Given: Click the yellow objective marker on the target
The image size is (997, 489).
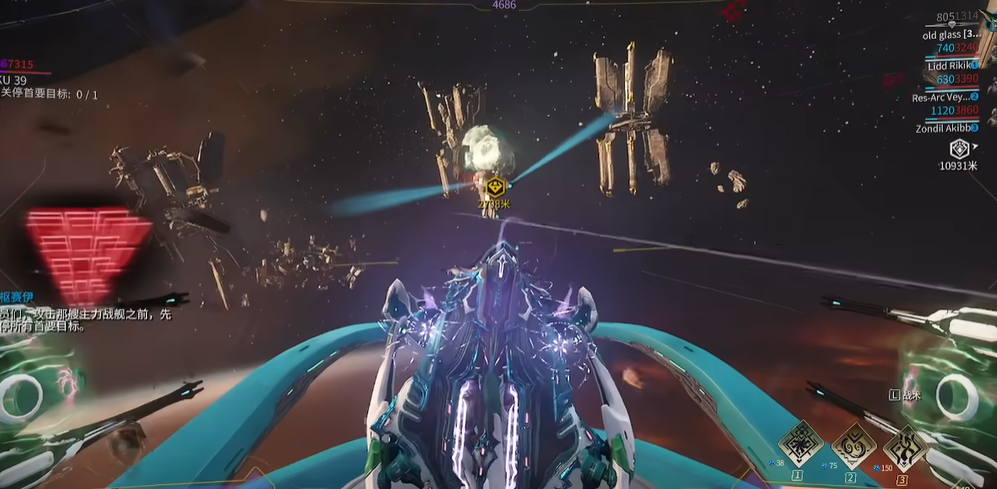Looking at the screenshot, I should [x=494, y=187].
